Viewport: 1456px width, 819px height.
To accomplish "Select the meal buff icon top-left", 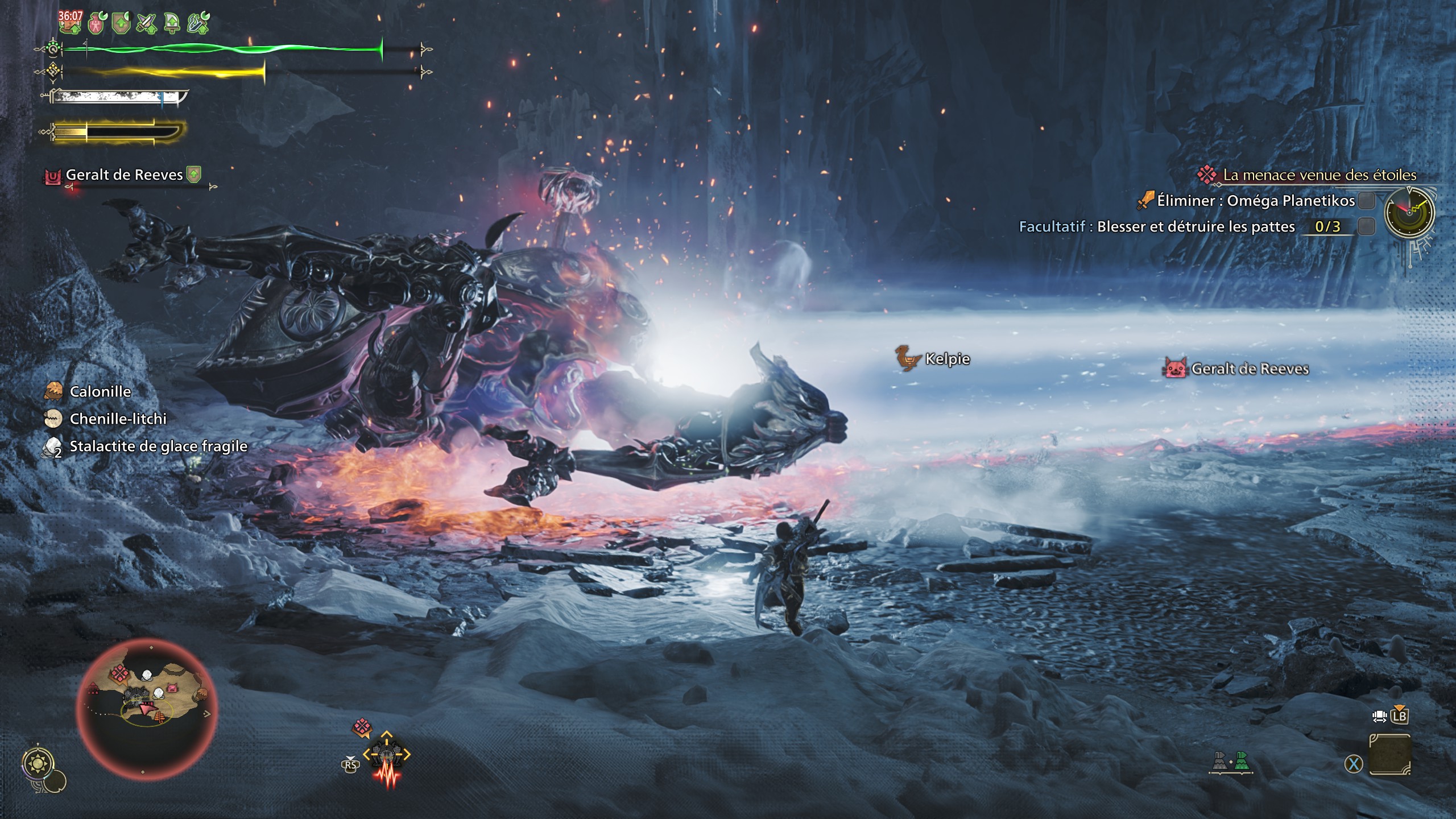I will (71, 23).
